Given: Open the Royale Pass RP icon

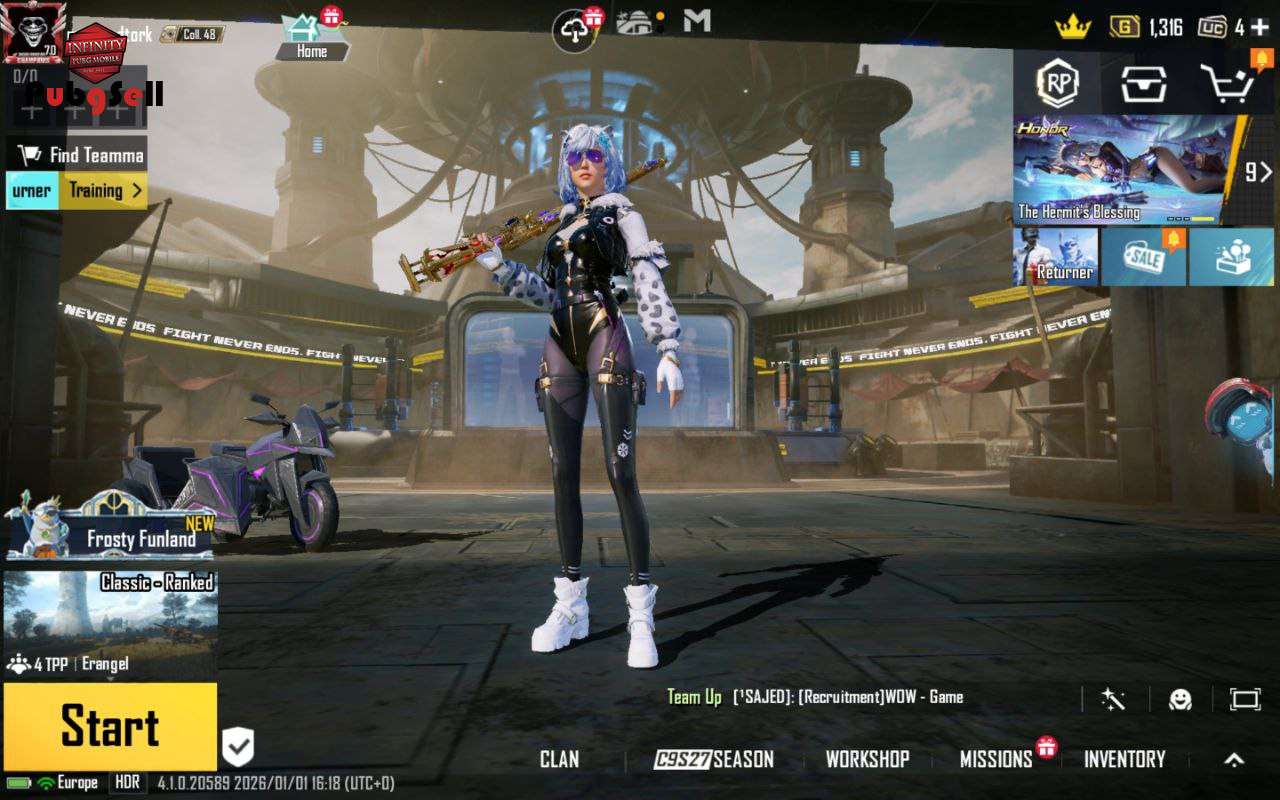Looking at the screenshot, I should coord(1057,84).
